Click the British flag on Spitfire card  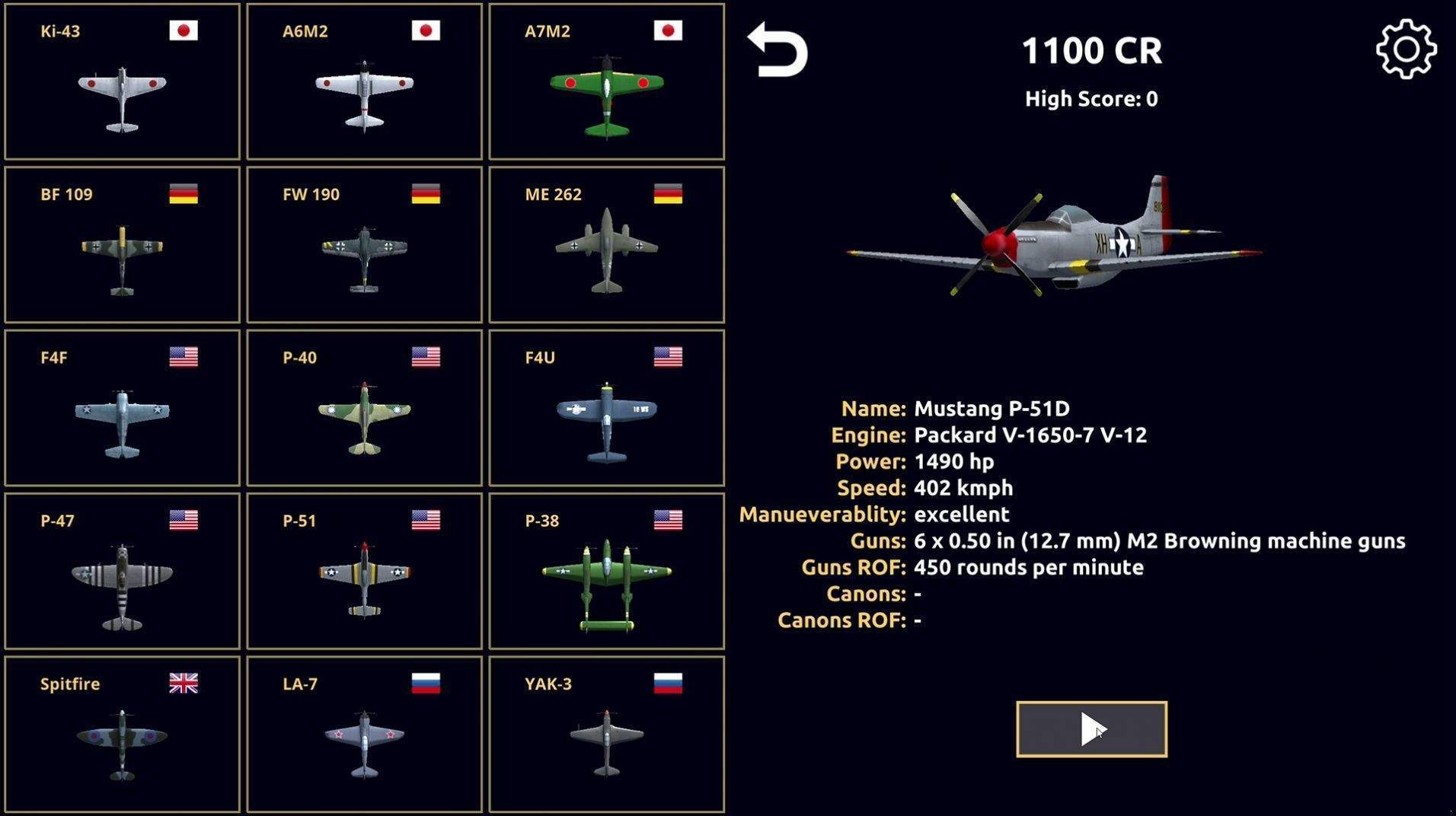point(183,684)
